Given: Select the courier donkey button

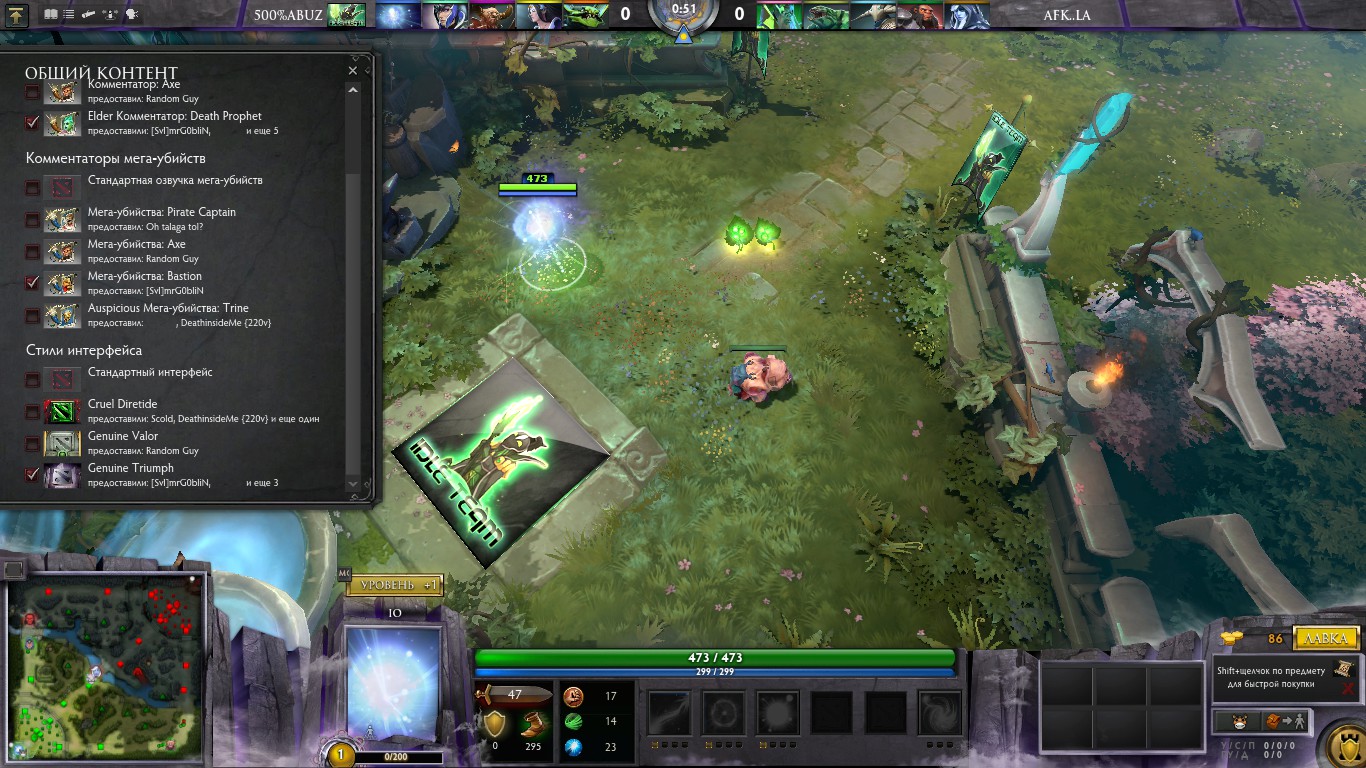Looking at the screenshot, I should pos(1238,721).
